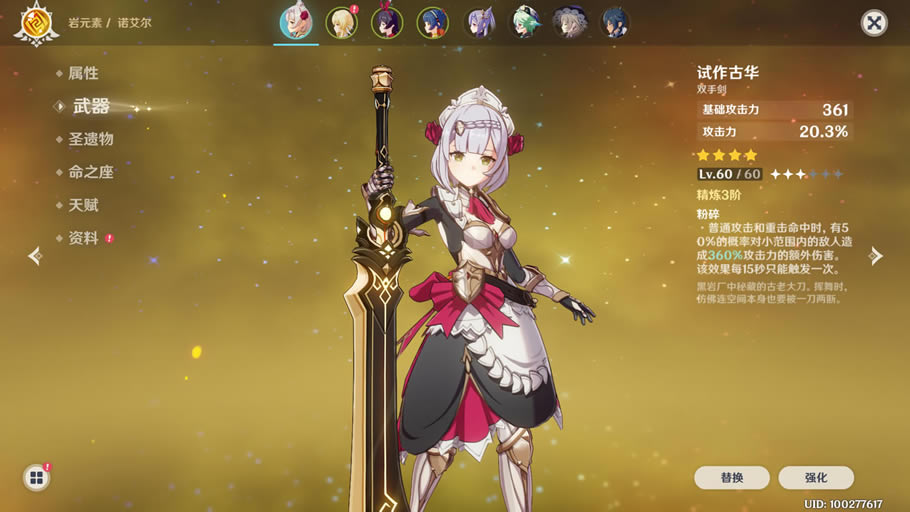Click the 替换 switch weapon button

(732, 478)
